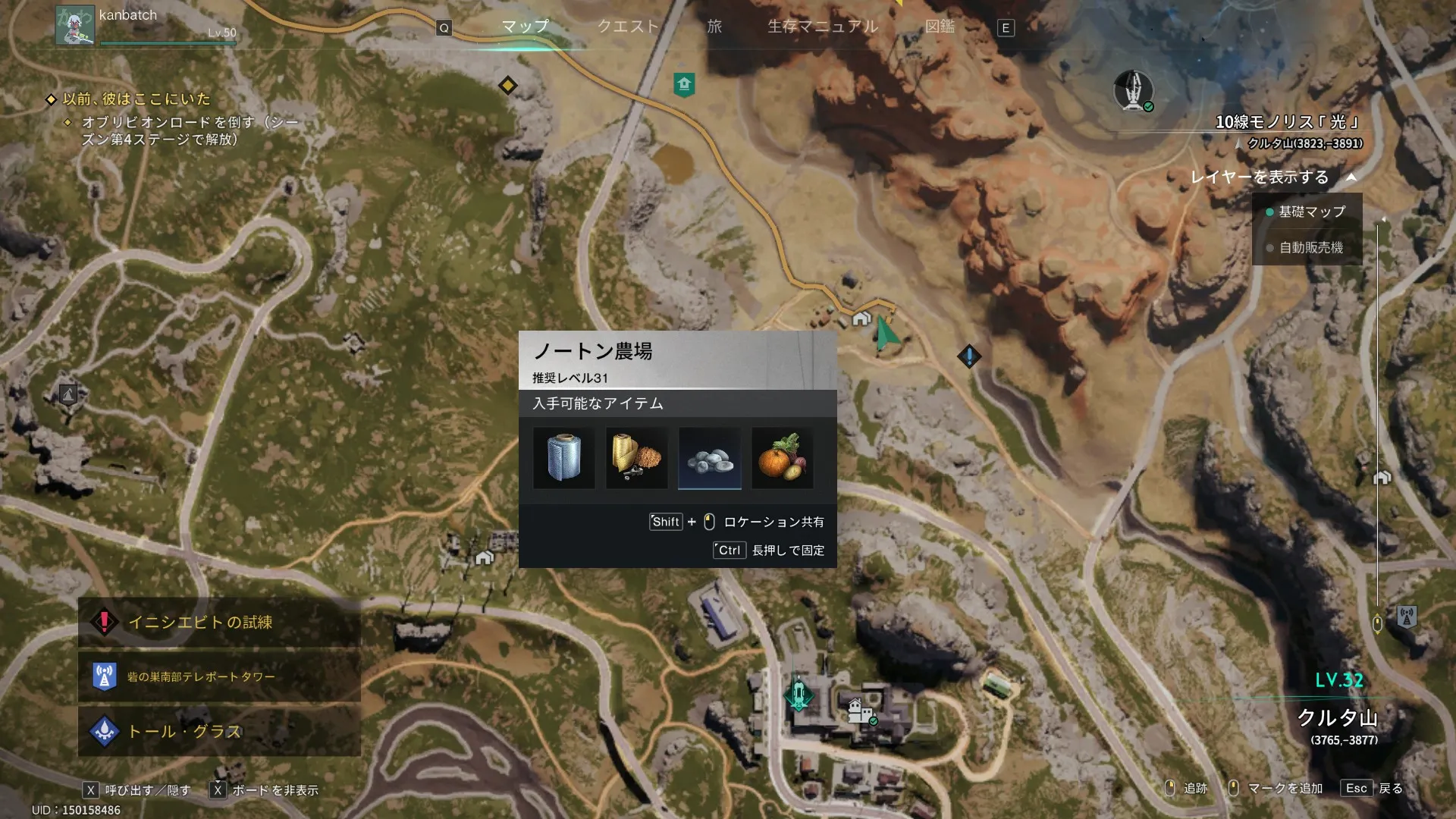Click the green house marker on the map

click(684, 84)
